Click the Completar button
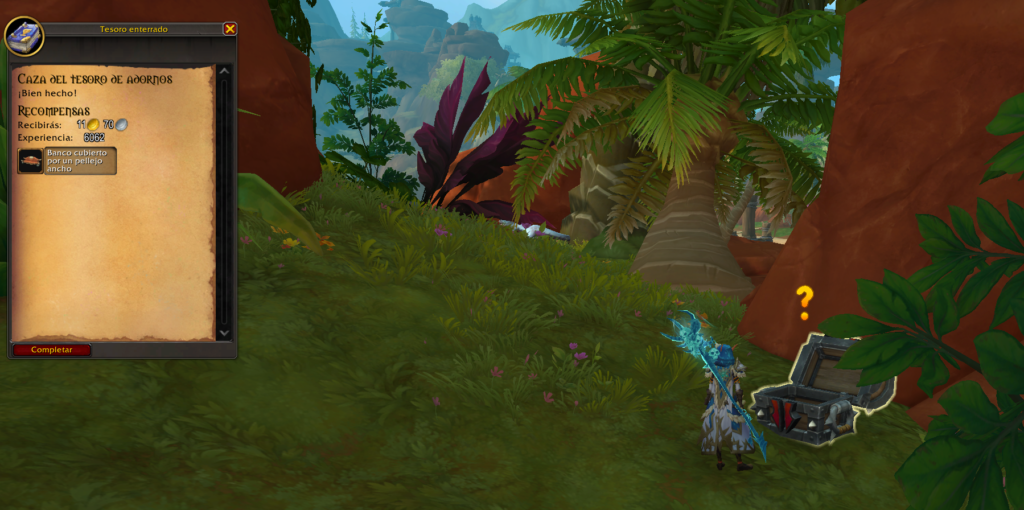The width and height of the screenshot is (1024, 510). [52, 350]
